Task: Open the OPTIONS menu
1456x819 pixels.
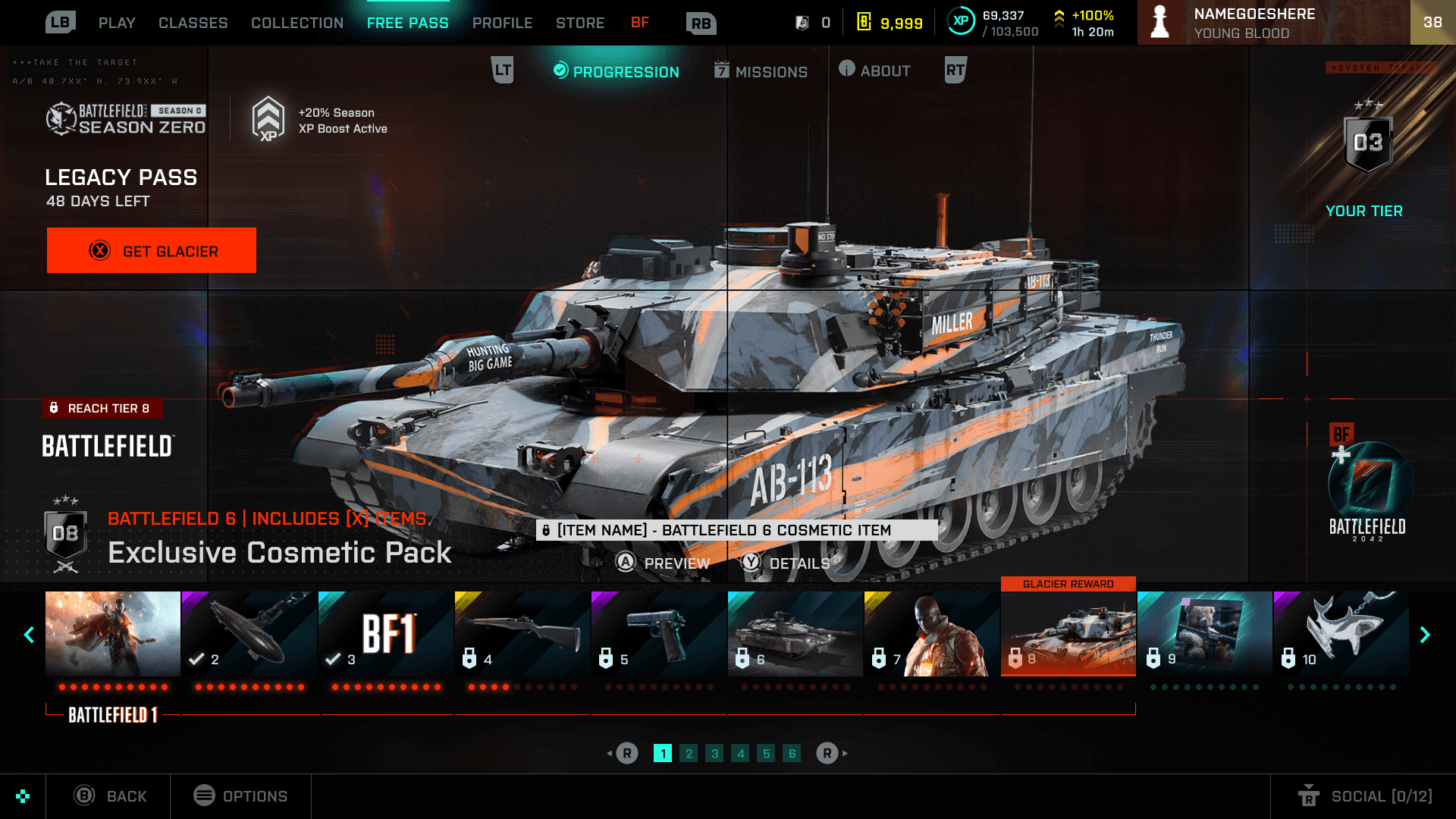Action: pyautogui.click(x=240, y=796)
